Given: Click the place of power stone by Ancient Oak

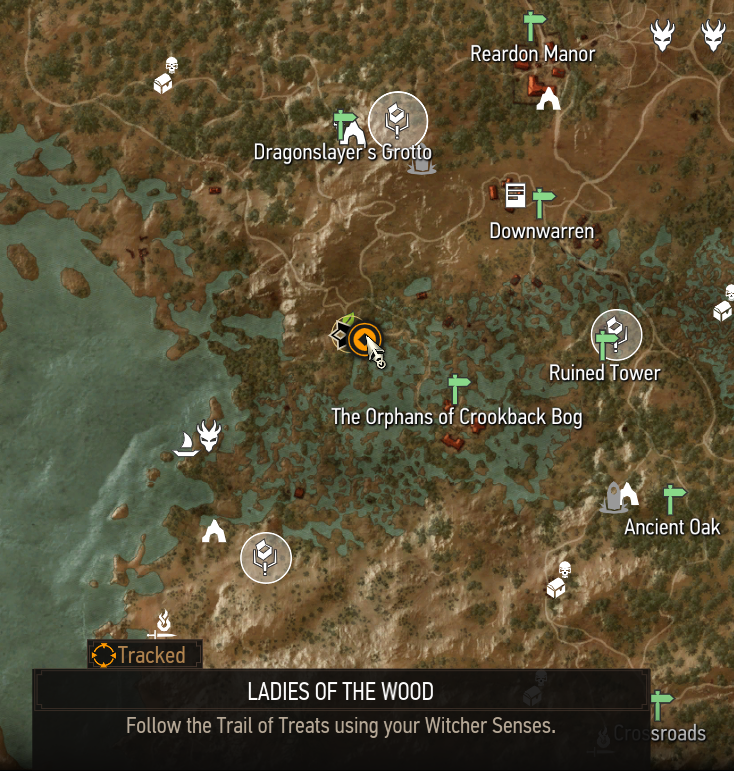Looking at the screenshot, I should (x=612, y=497).
